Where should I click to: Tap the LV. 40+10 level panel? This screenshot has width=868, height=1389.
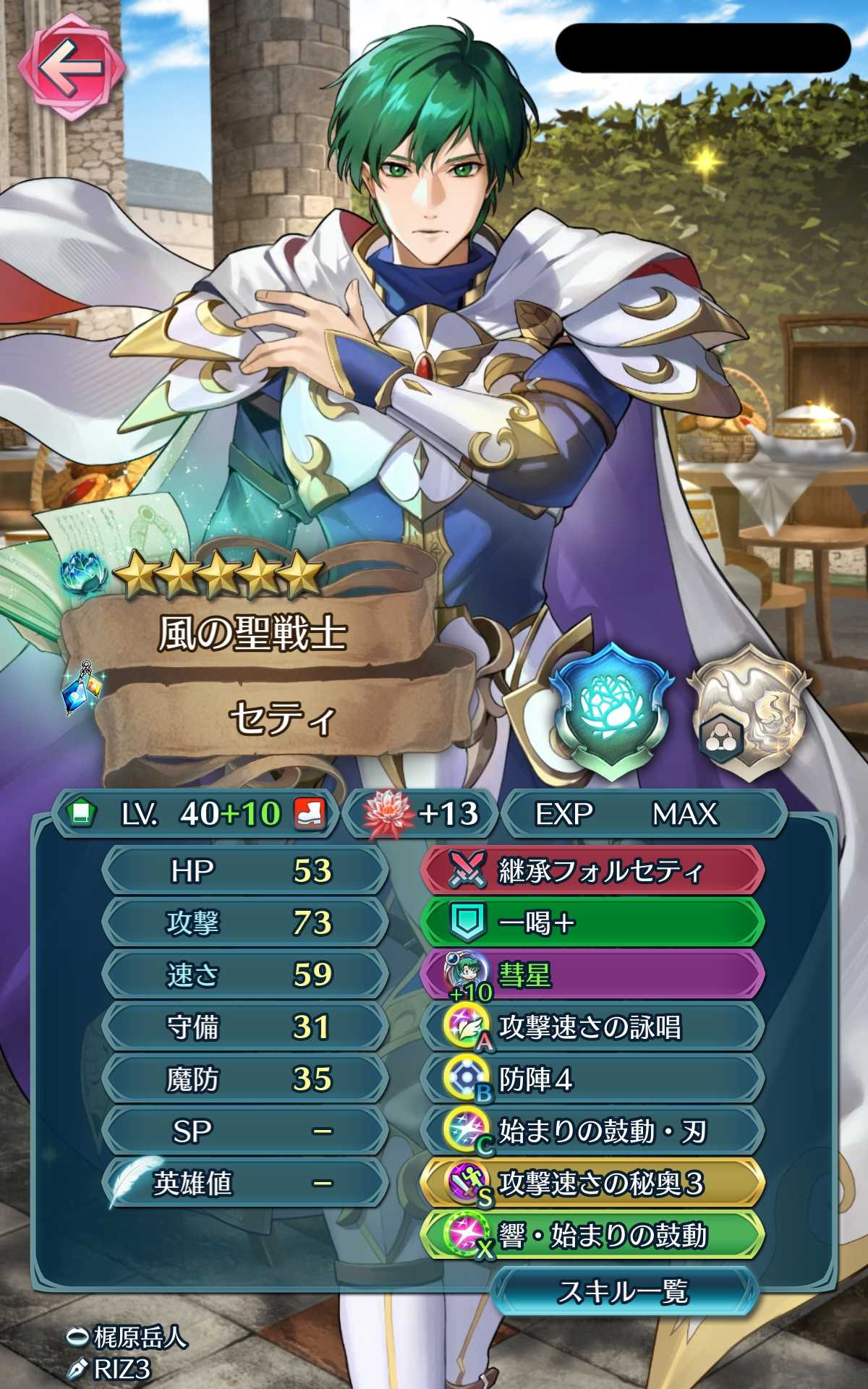tap(195, 814)
